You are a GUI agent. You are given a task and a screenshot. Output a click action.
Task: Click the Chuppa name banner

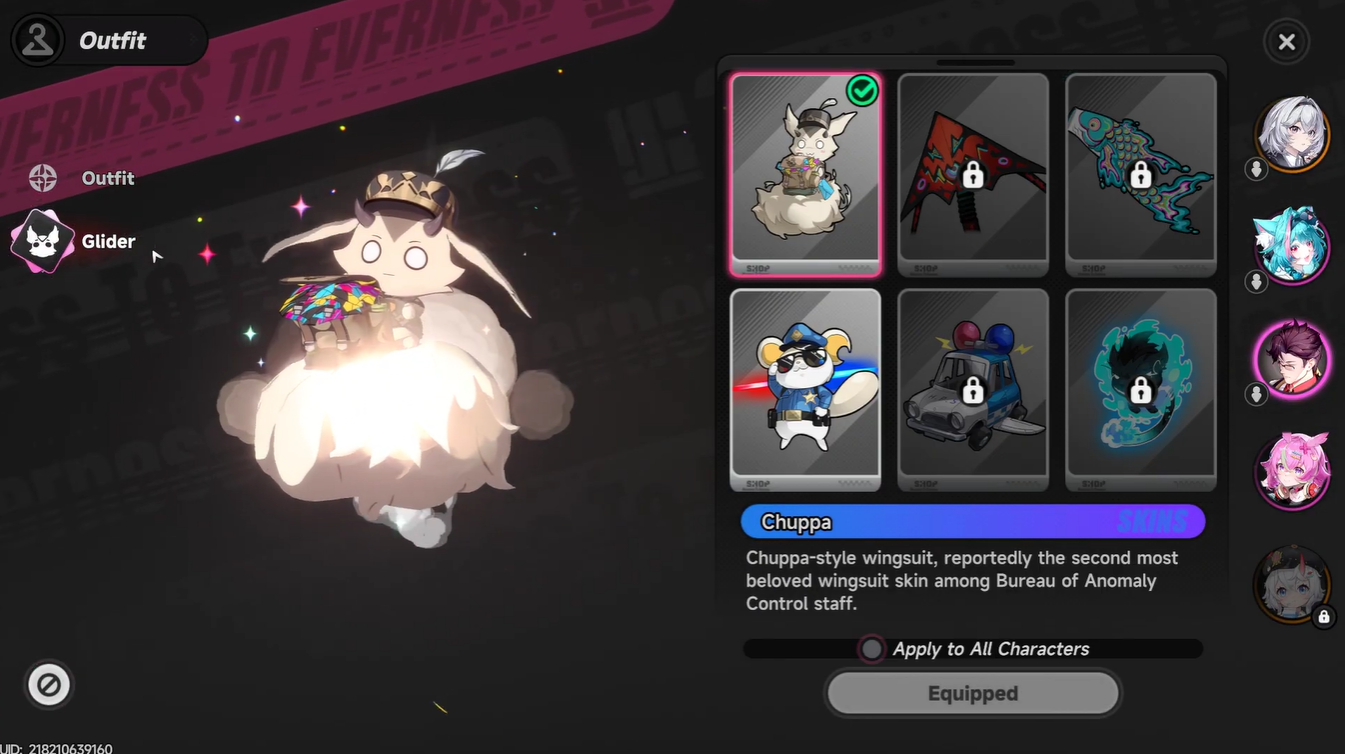971,521
